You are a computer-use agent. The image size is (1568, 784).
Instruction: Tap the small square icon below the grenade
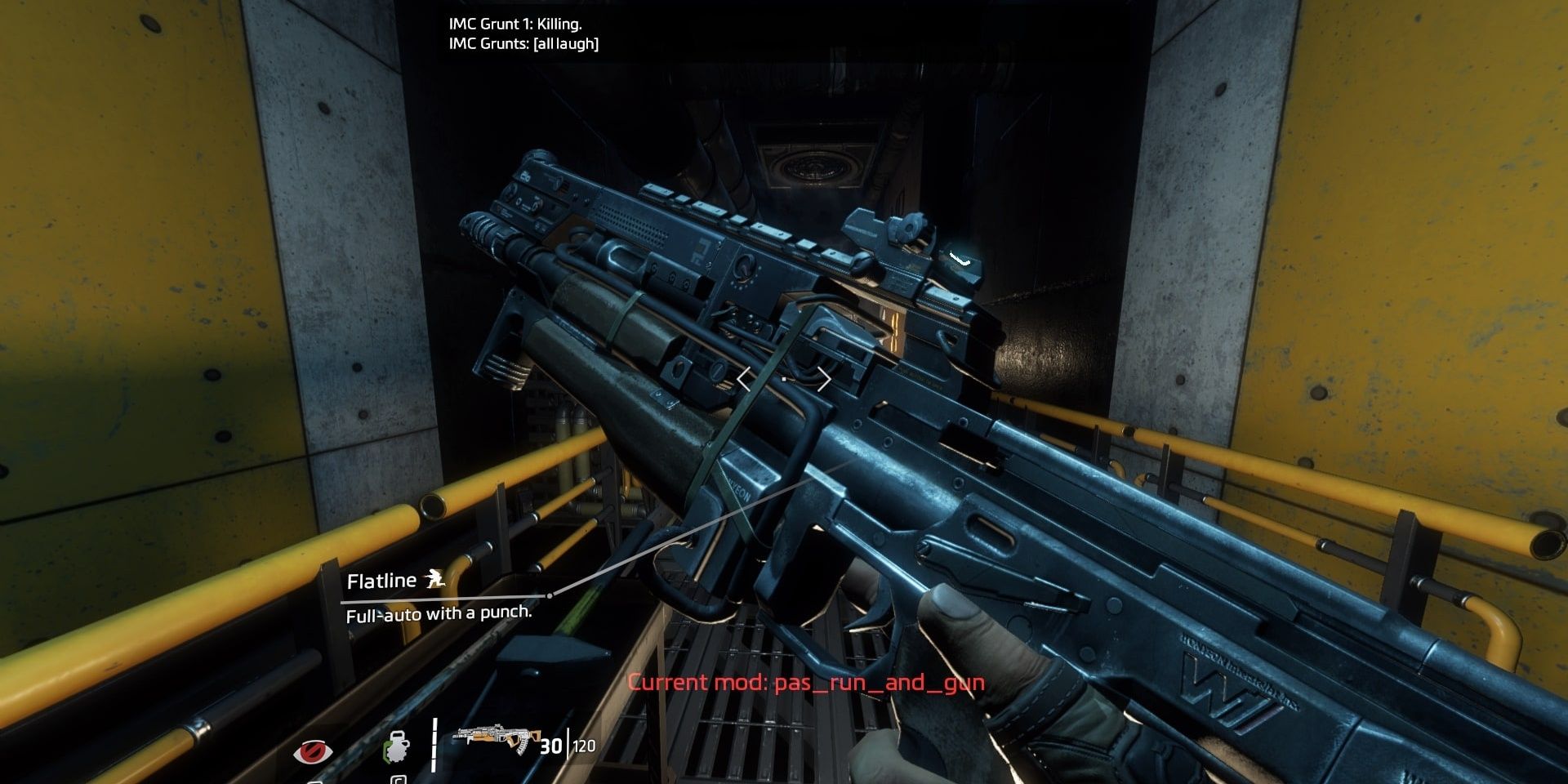[x=399, y=780]
